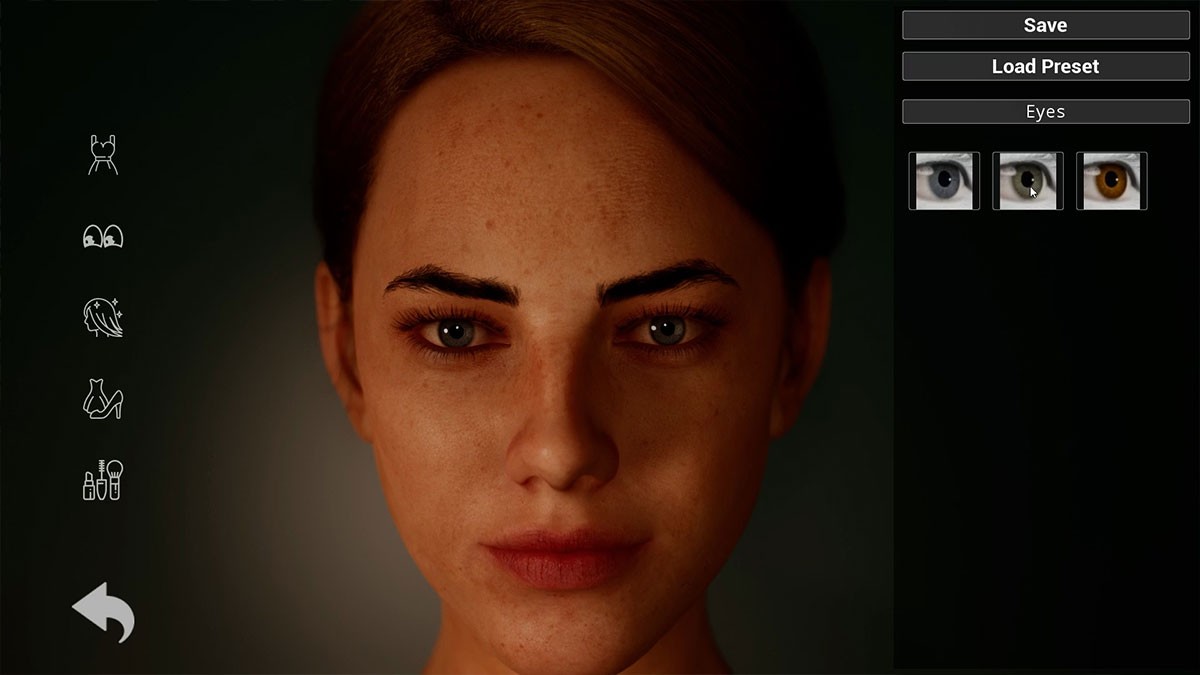Select the Eyes category header
Image resolution: width=1200 pixels, height=675 pixels.
pyautogui.click(x=1045, y=112)
